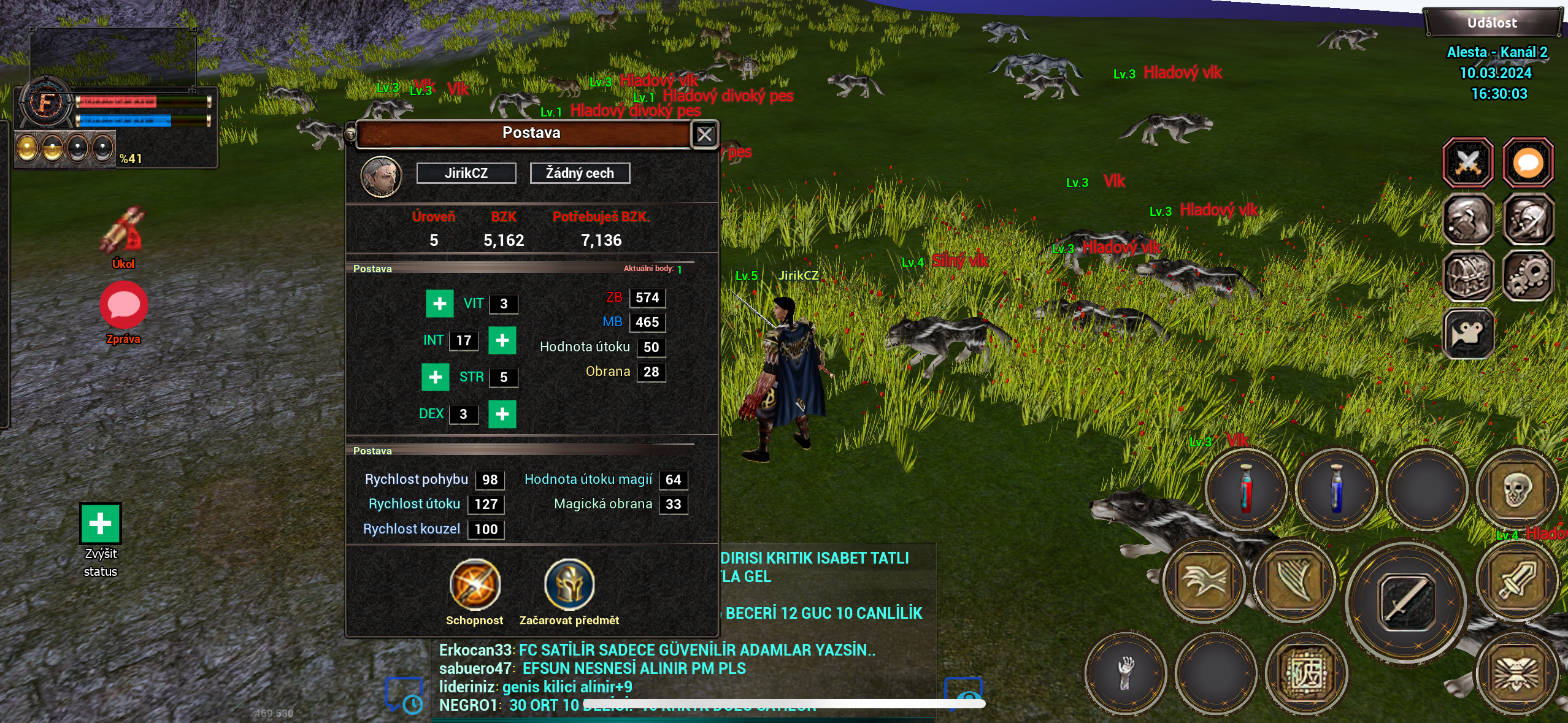Open messages via the Zpráva bubble
Screen dimensions: 1568x723
123,305
